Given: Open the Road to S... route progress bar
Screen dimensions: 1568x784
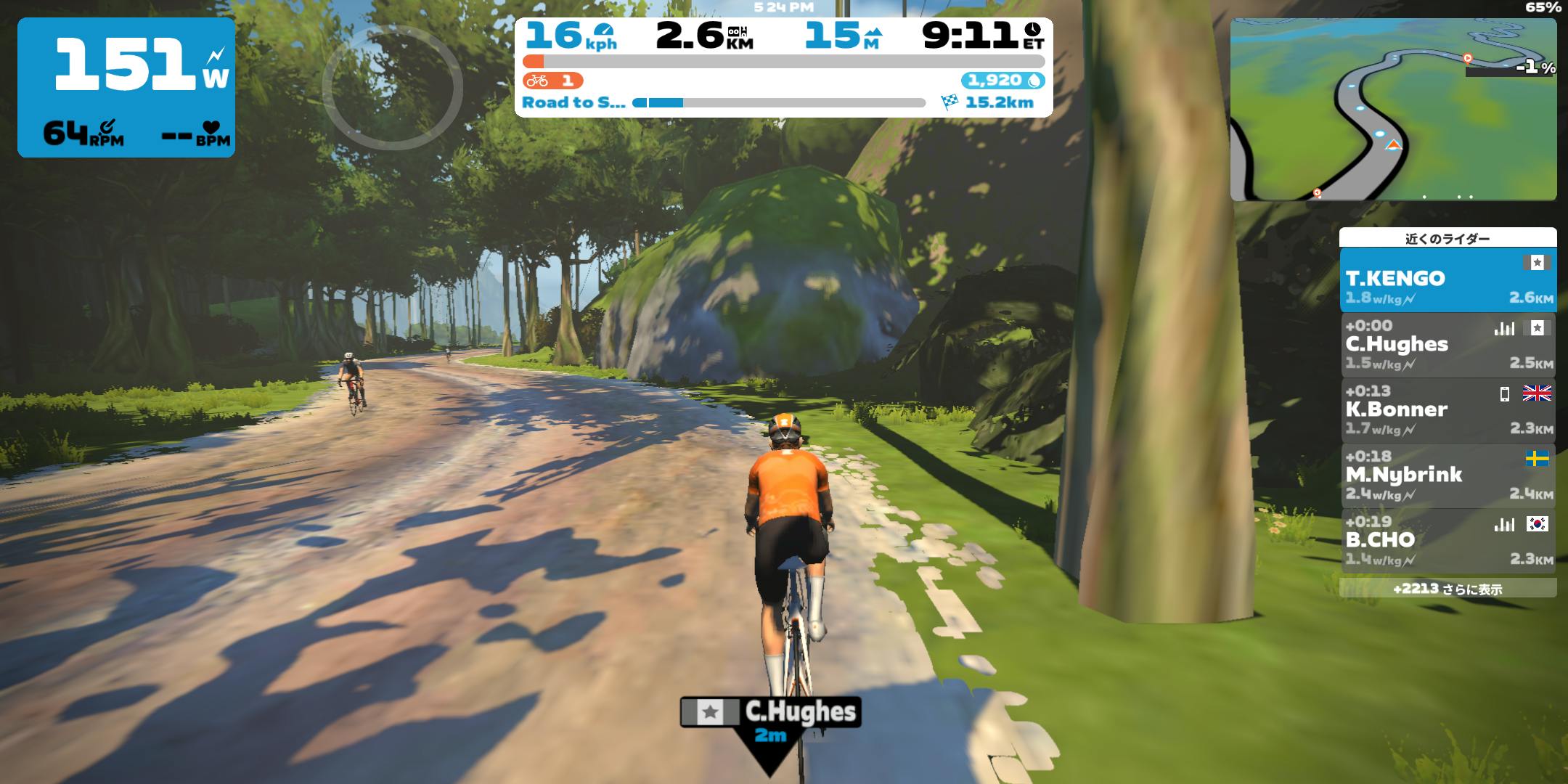Looking at the screenshot, I should 778,103.
